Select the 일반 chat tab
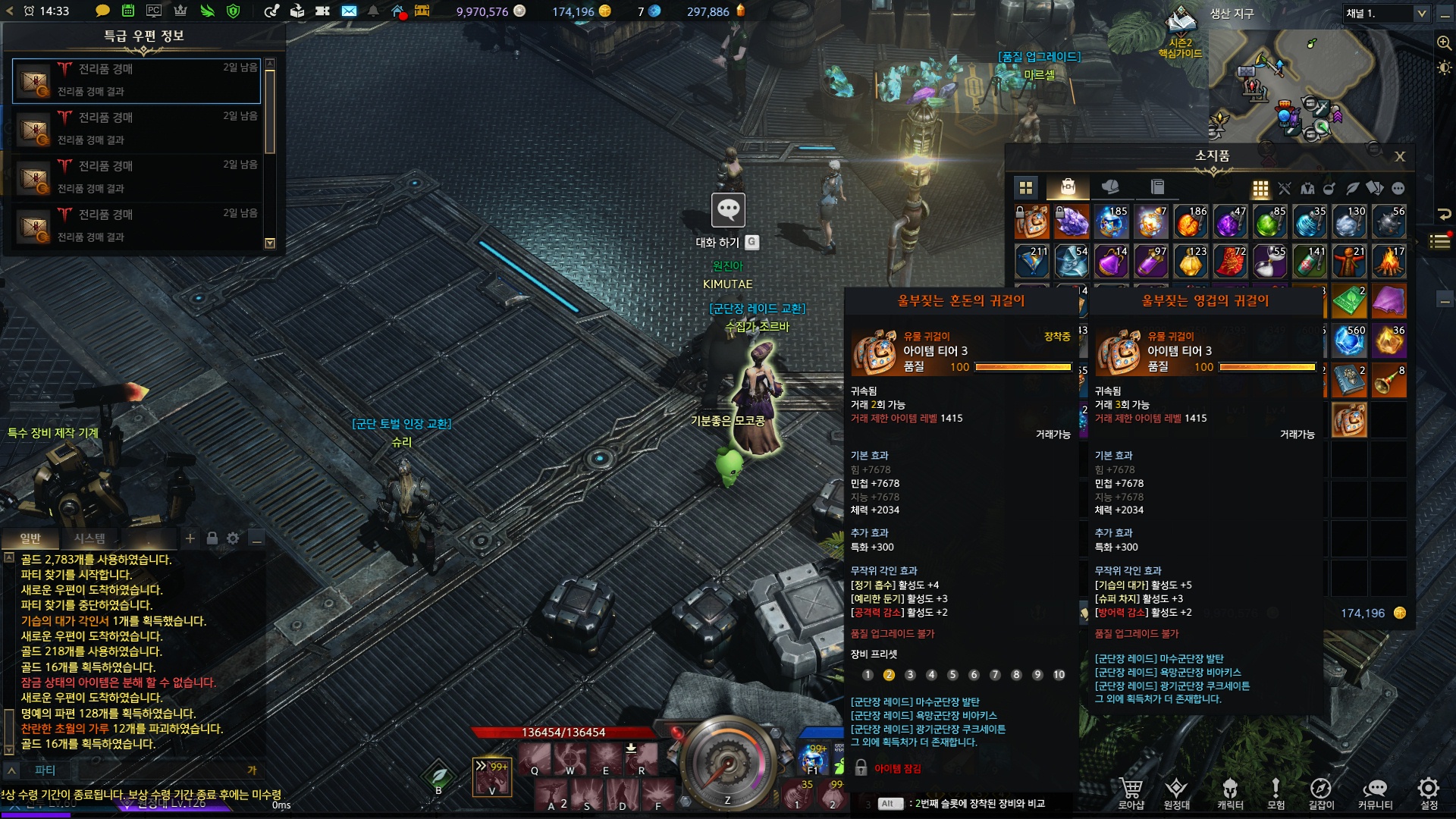This screenshot has width=1456, height=819. [x=30, y=538]
